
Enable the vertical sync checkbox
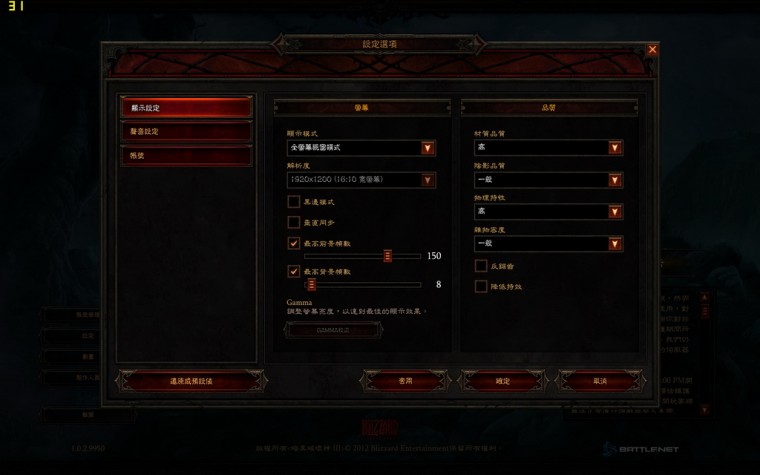click(x=294, y=222)
